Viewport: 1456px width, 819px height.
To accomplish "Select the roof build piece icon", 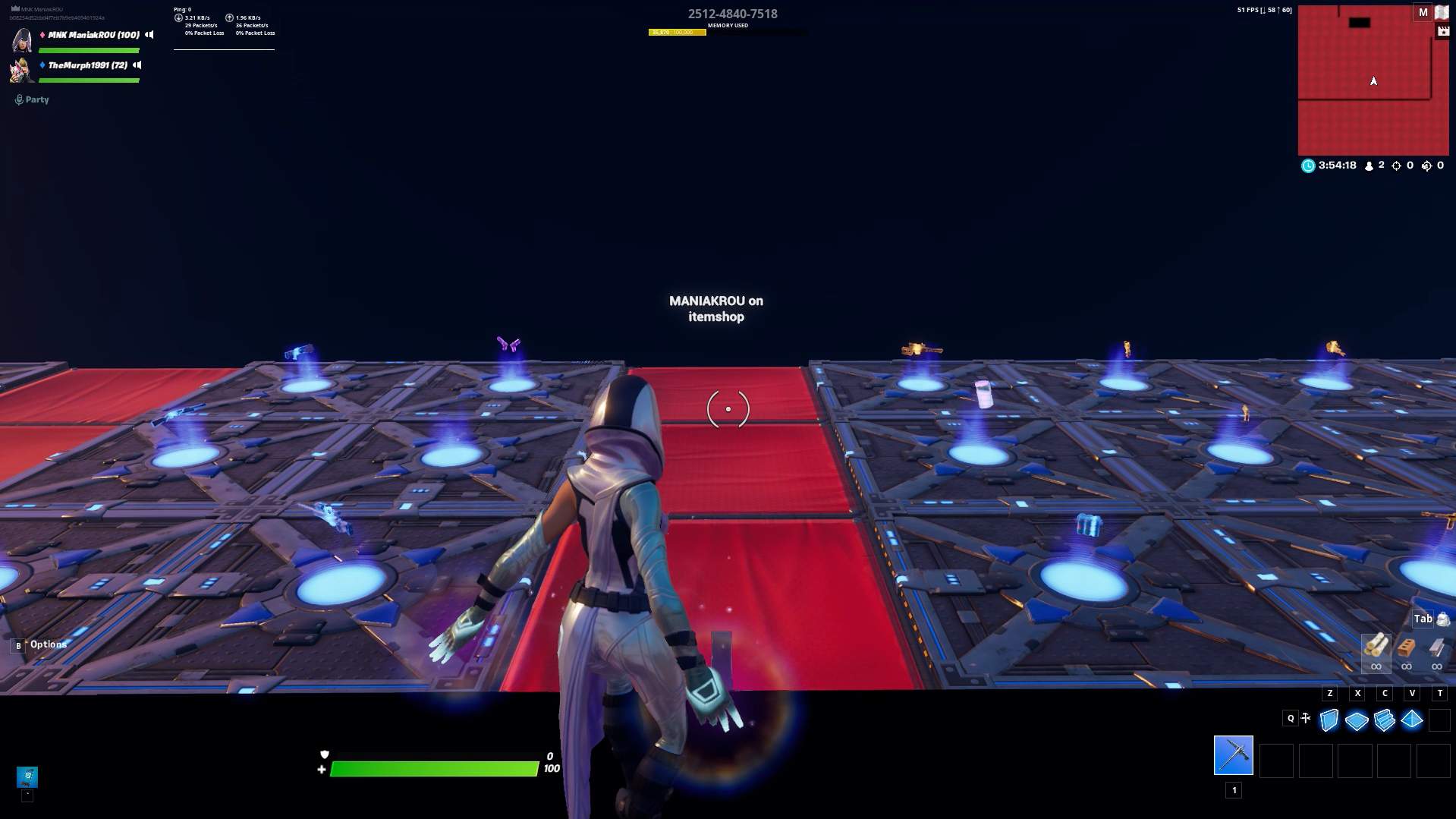I will [1411, 721].
